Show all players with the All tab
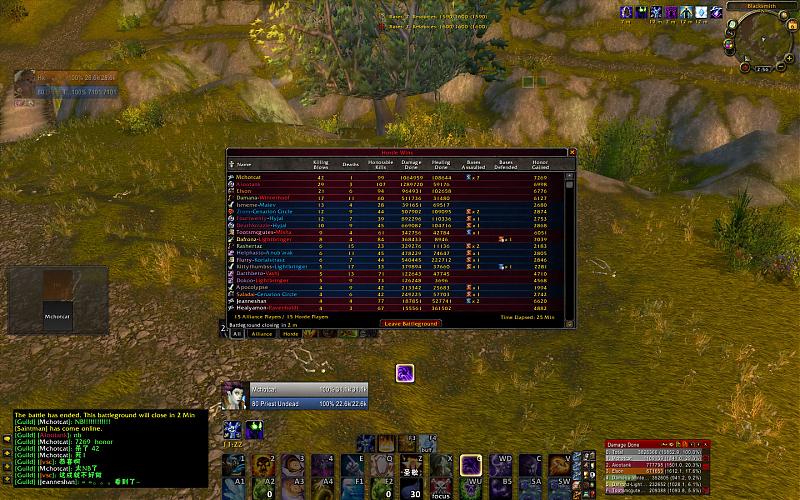This screenshot has height=500, width=800. click(237, 334)
